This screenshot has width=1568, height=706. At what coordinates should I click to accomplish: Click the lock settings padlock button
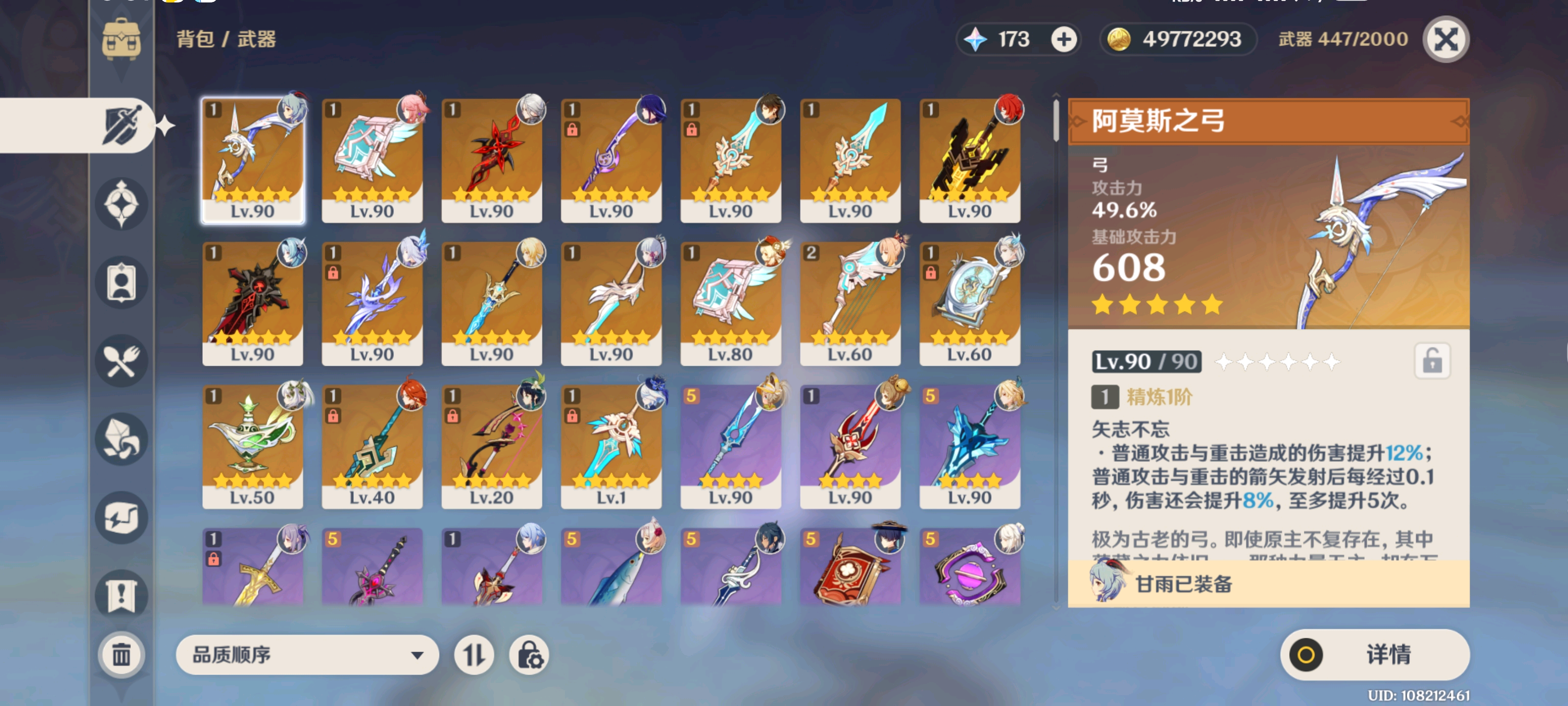coord(529,655)
